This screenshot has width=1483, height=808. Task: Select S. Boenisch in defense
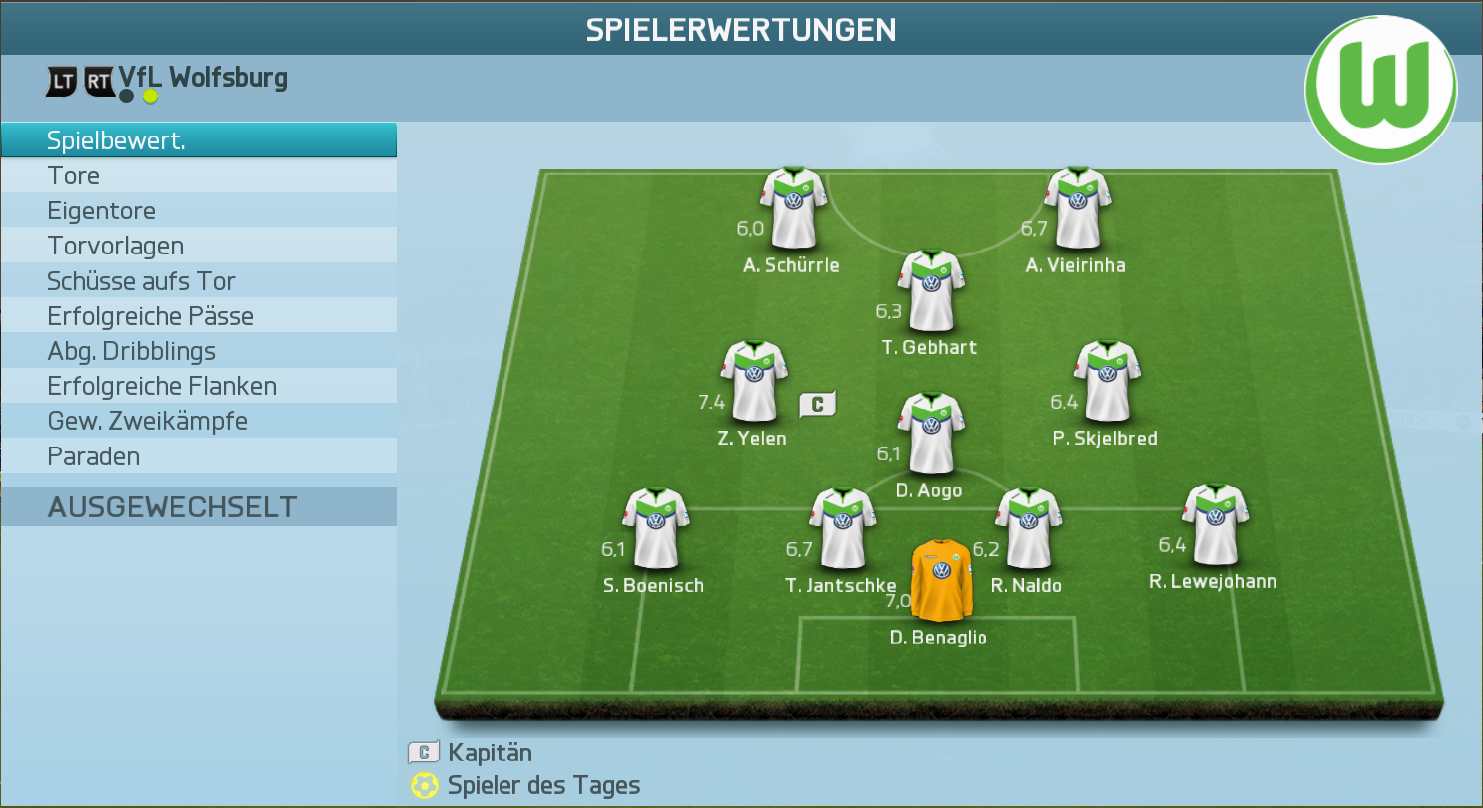click(655, 528)
